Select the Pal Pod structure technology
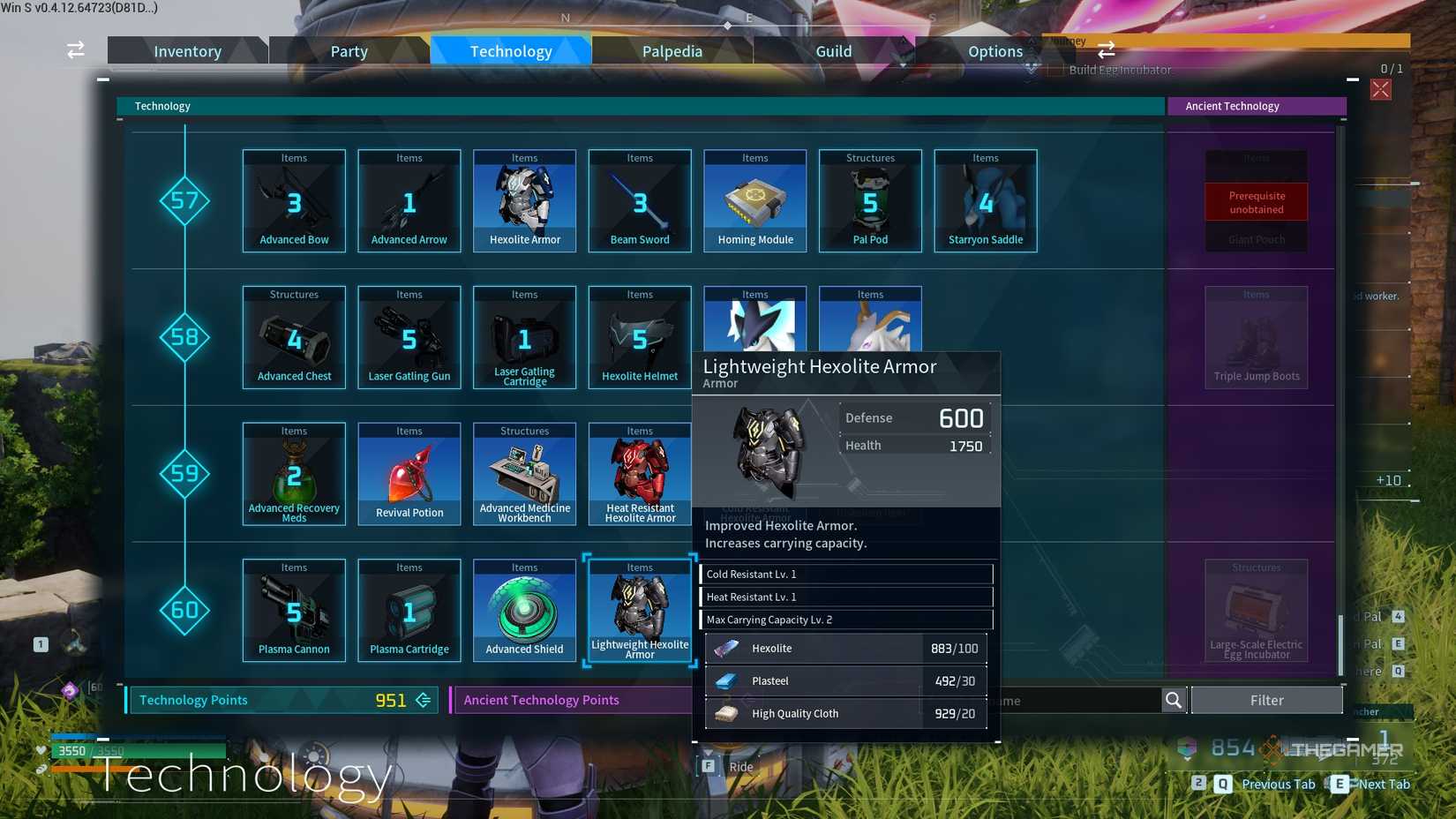Image resolution: width=1456 pixels, height=819 pixels. click(870, 201)
